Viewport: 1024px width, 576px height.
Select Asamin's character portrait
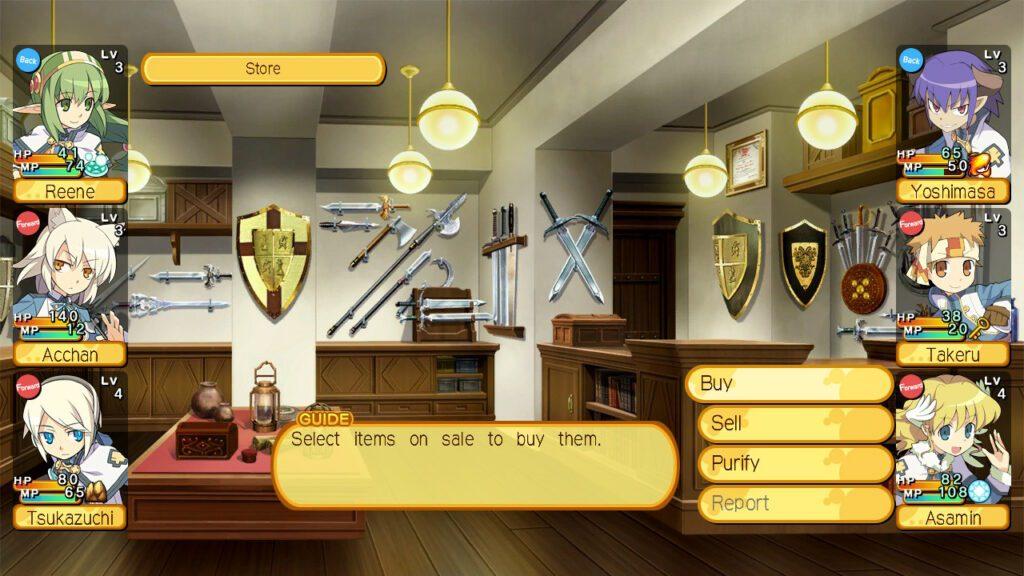click(953, 450)
